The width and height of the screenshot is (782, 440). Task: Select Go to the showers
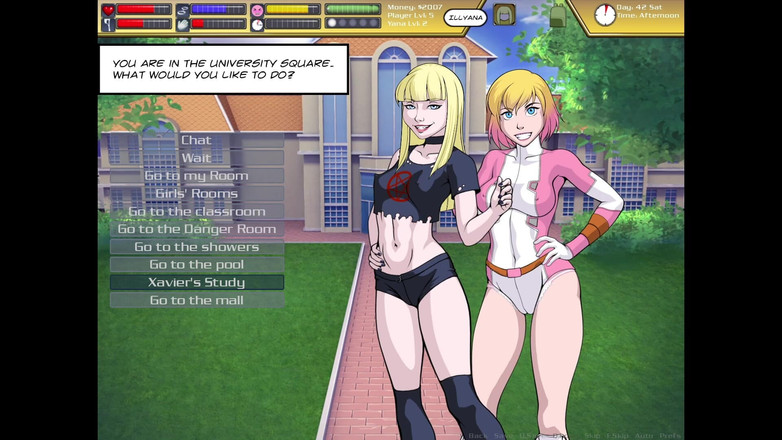tap(196, 247)
